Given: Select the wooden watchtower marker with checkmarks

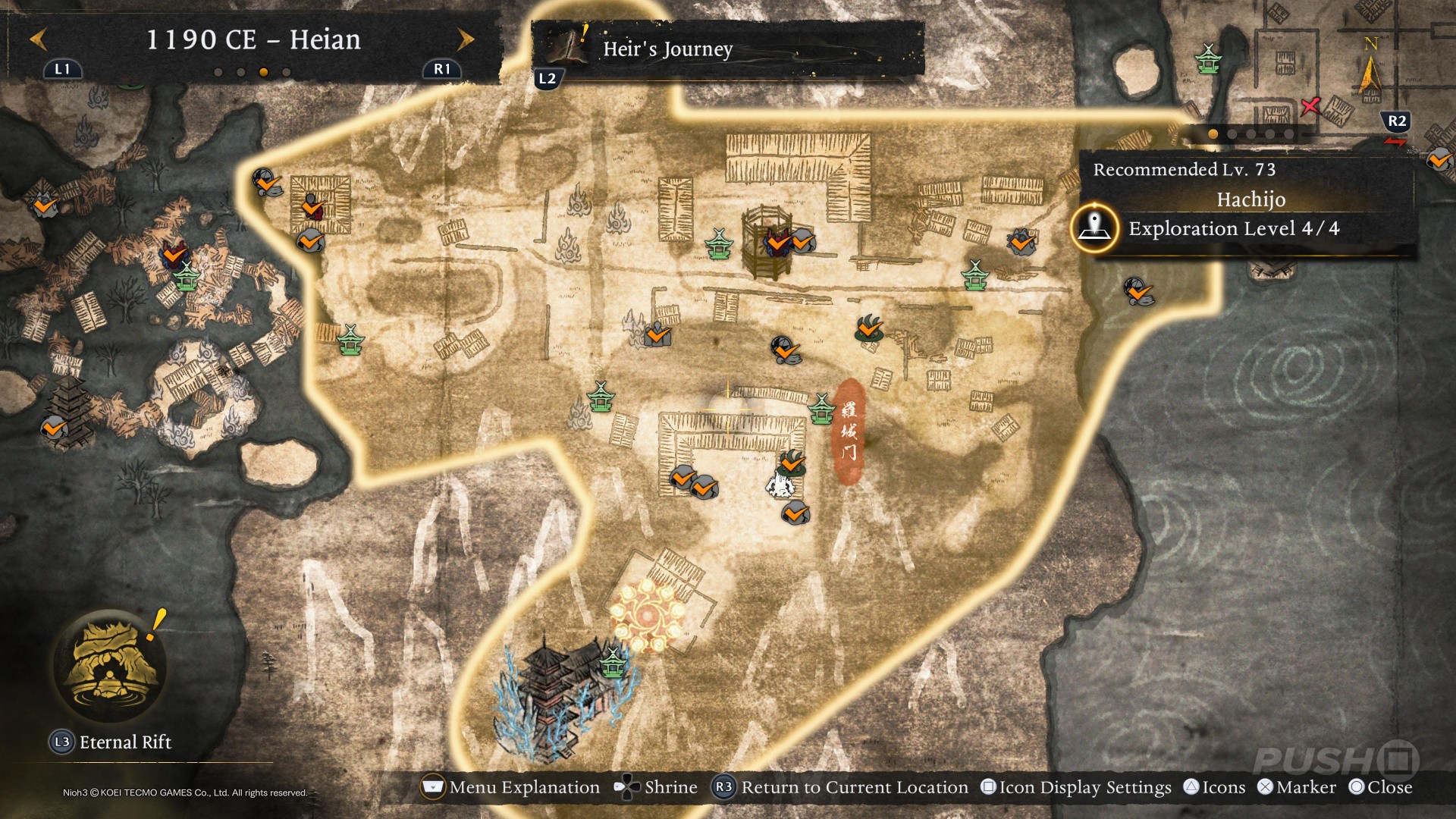Looking at the screenshot, I should pyautogui.click(x=767, y=243).
